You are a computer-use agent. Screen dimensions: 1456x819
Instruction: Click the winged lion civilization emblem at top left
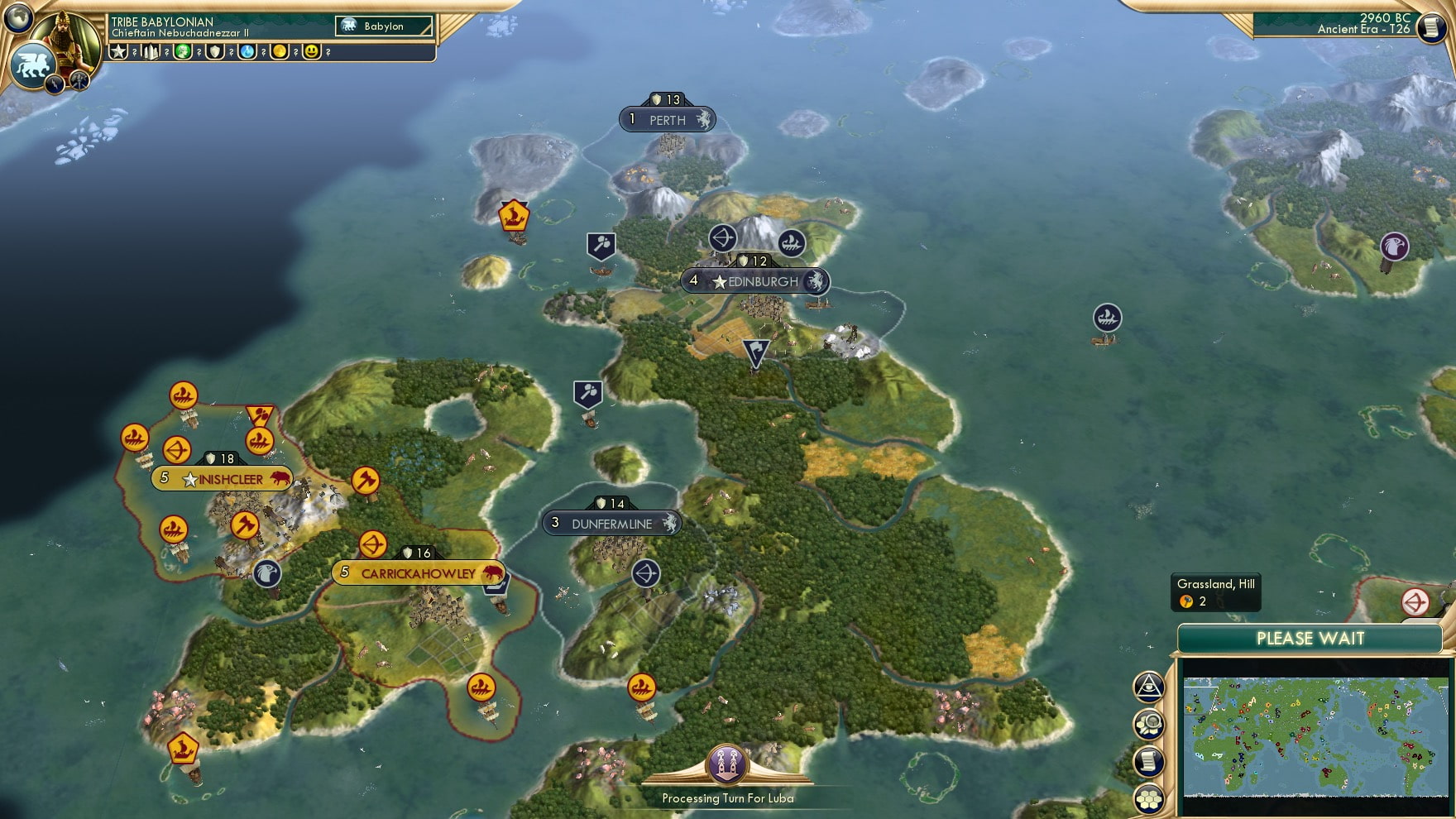(35, 64)
